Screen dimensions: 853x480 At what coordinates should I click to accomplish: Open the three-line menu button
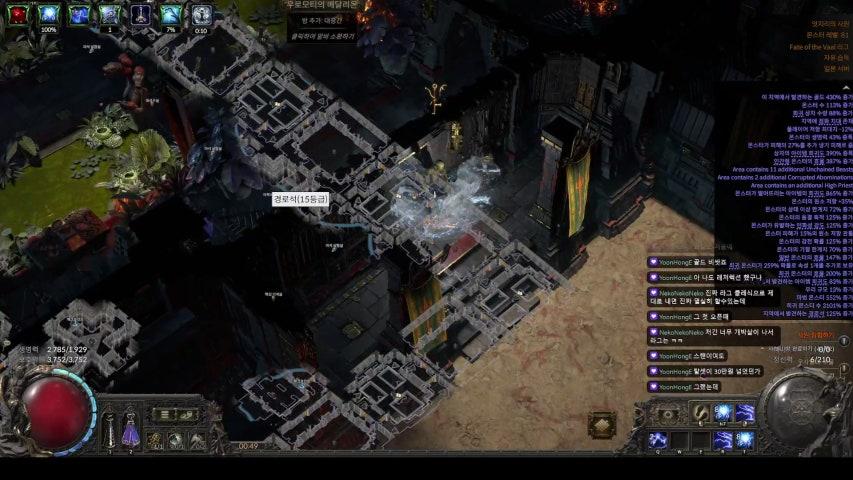pyautogui.click(x=164, y=414)
